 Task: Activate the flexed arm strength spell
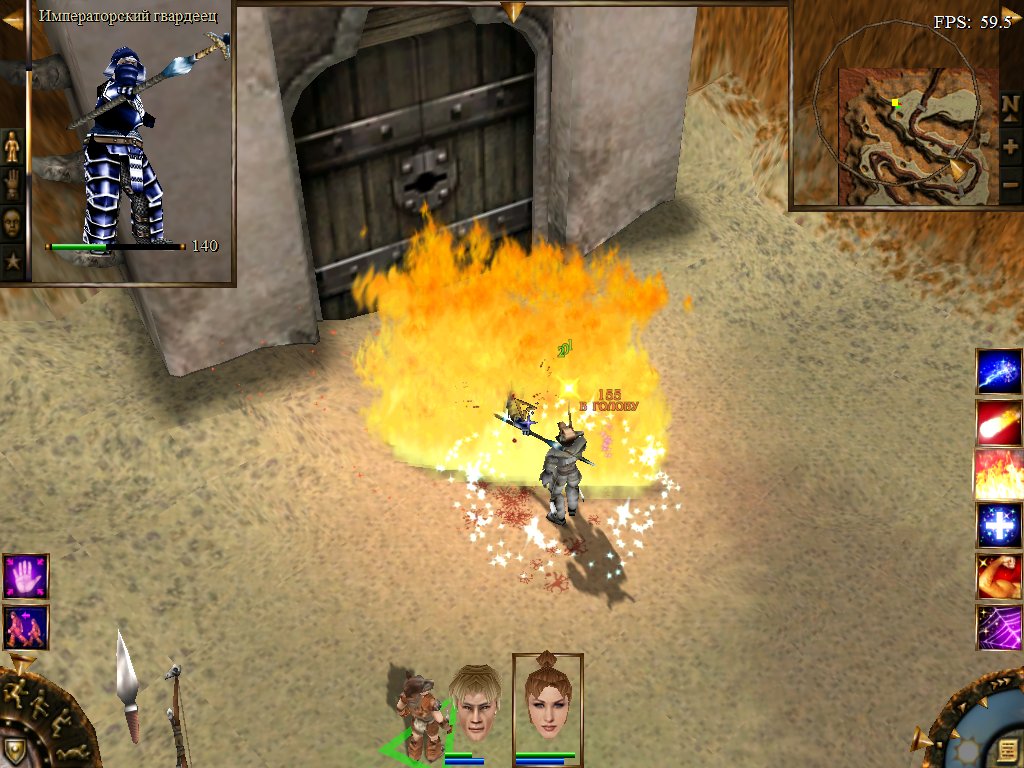click(x=998, y=576)
